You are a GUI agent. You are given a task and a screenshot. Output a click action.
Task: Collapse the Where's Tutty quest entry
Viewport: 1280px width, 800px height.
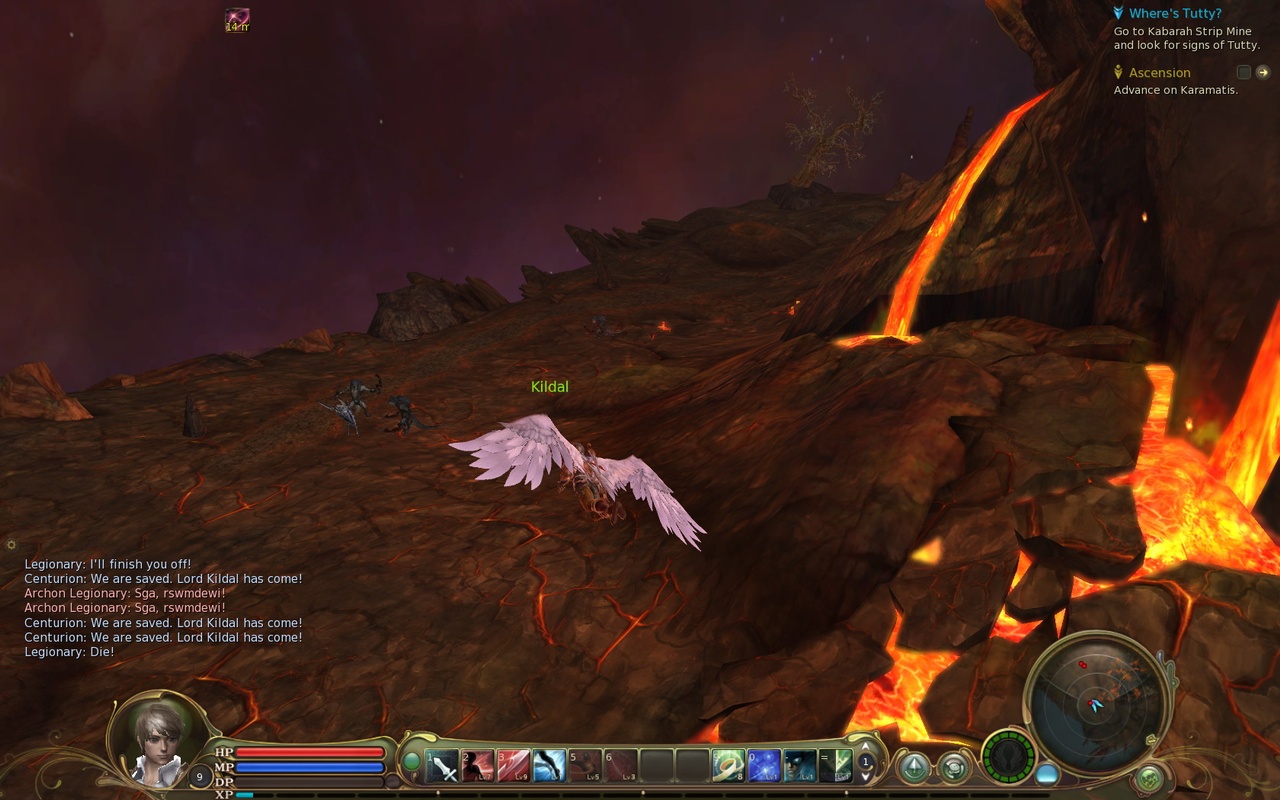coord(1117,13)
